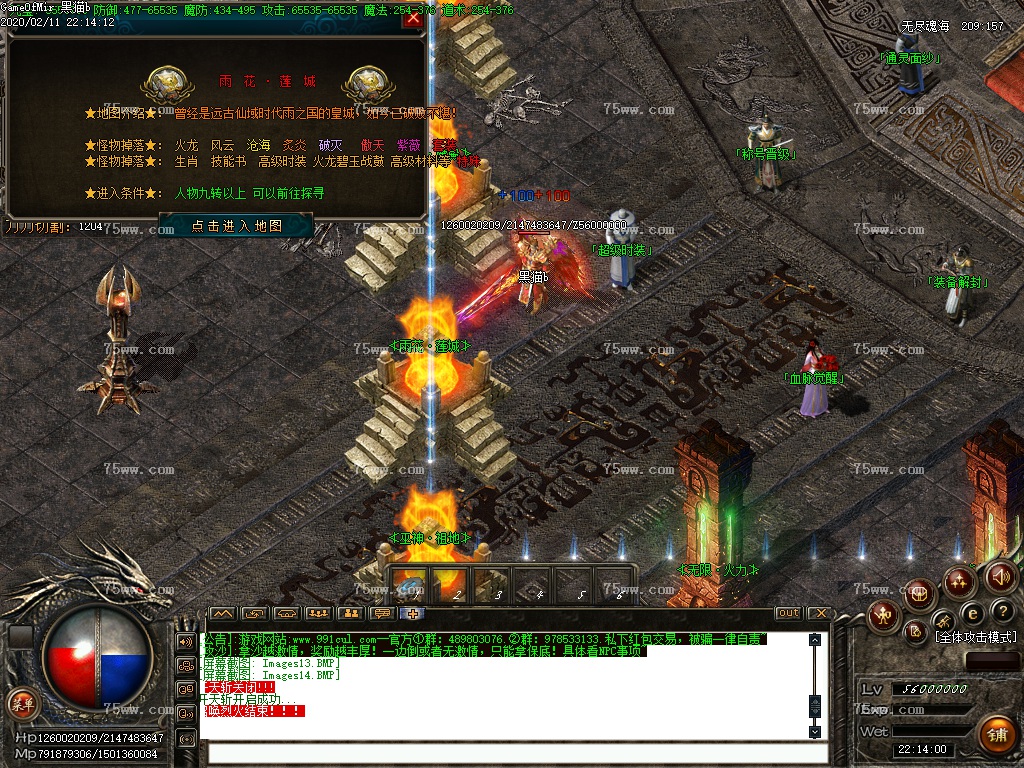The height and width of the screenshot is (768, 1024).
Task: Open the question mark help icon
Action: pos(1003,611)
